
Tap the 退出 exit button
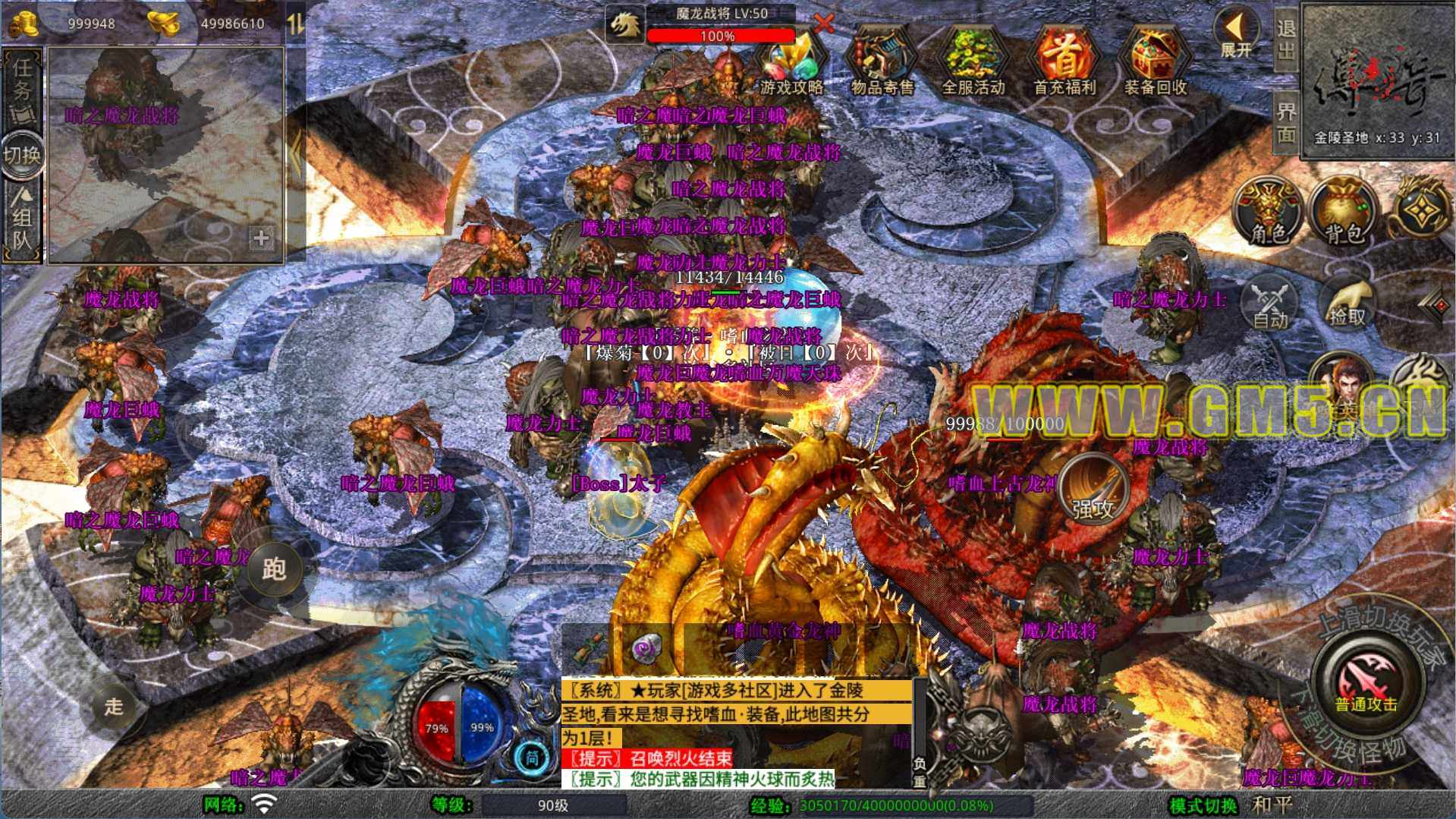[1286, 39]
